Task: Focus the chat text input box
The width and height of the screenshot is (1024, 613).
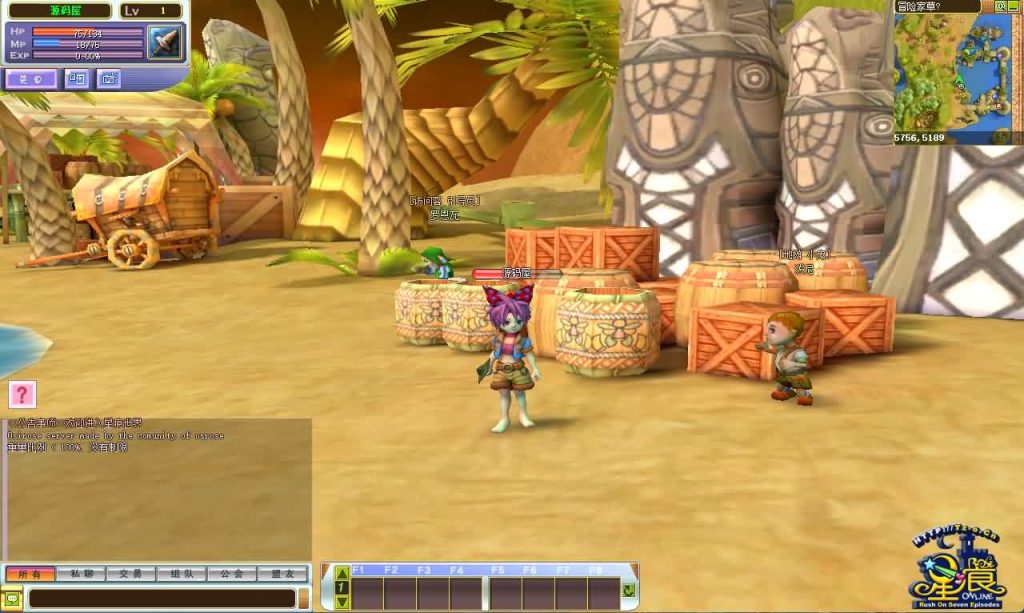Action: [160, 598]
